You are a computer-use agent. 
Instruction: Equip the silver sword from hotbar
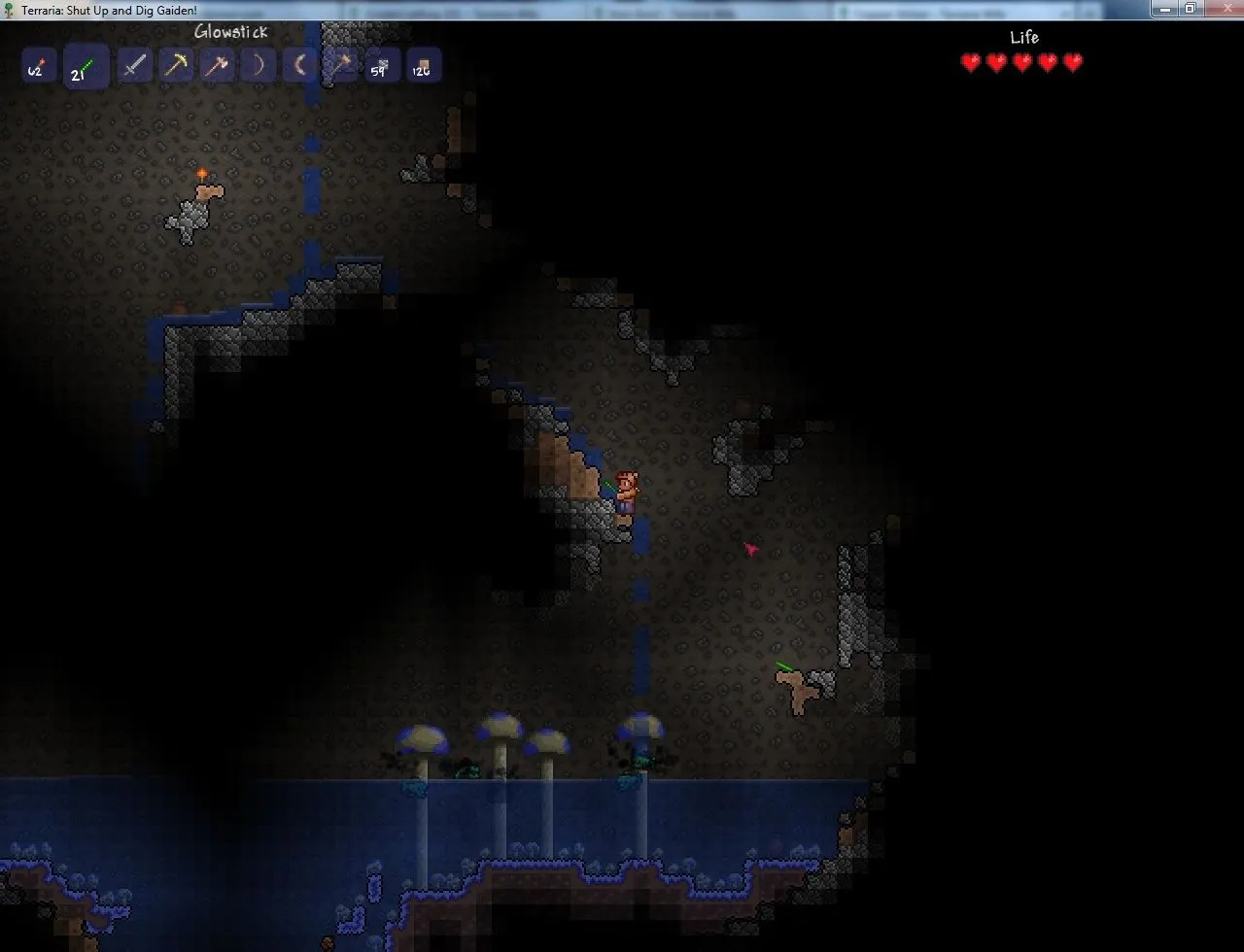(x=134, y=66)
